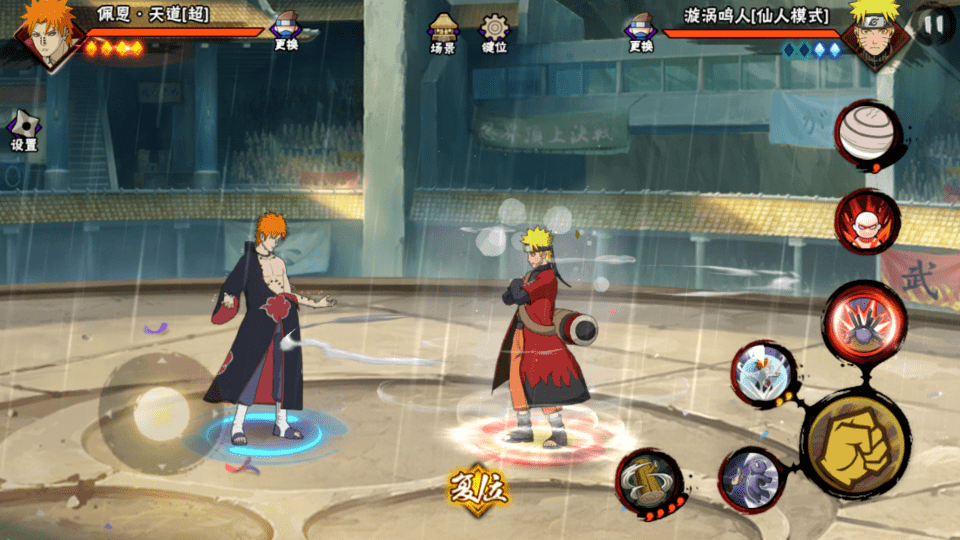
Task: Activate the red-faced summon icon
Action: click(x=866, y=221)
